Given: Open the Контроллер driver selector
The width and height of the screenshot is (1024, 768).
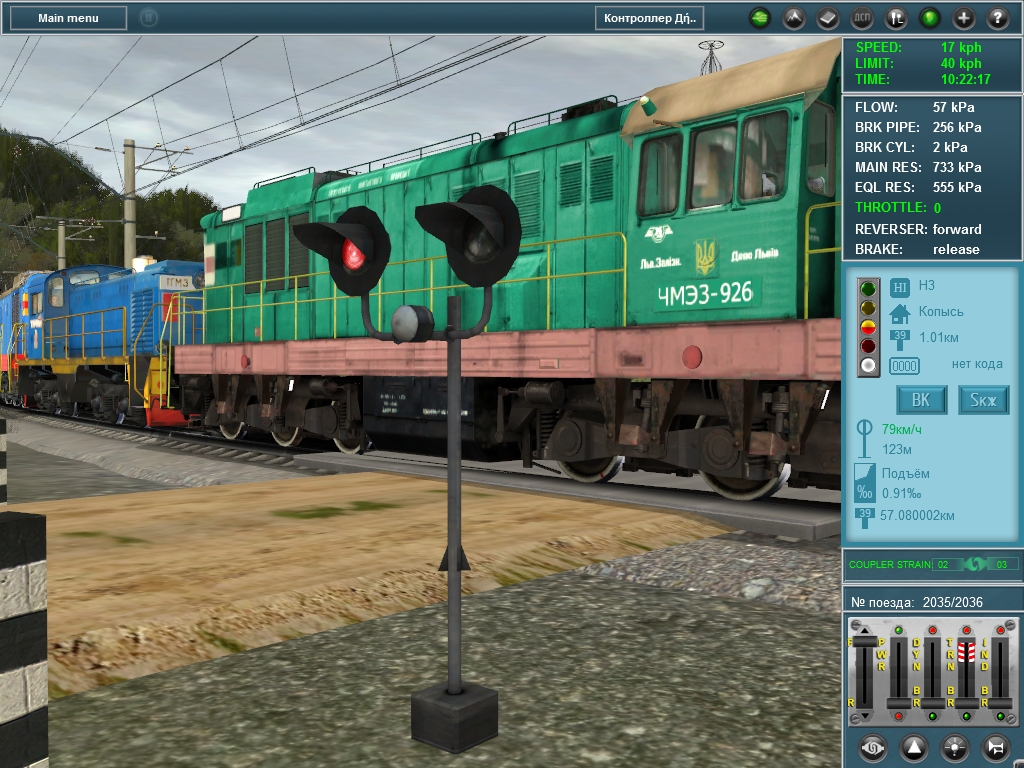Looking at the screenshot, I should click(x=650, y=18).
